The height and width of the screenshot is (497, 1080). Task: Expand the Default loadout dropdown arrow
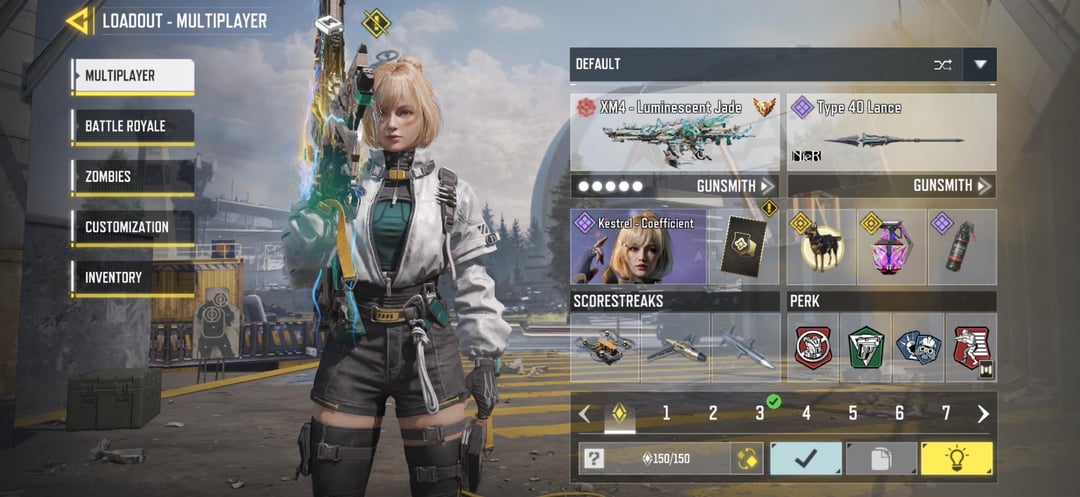click(980, 65)
